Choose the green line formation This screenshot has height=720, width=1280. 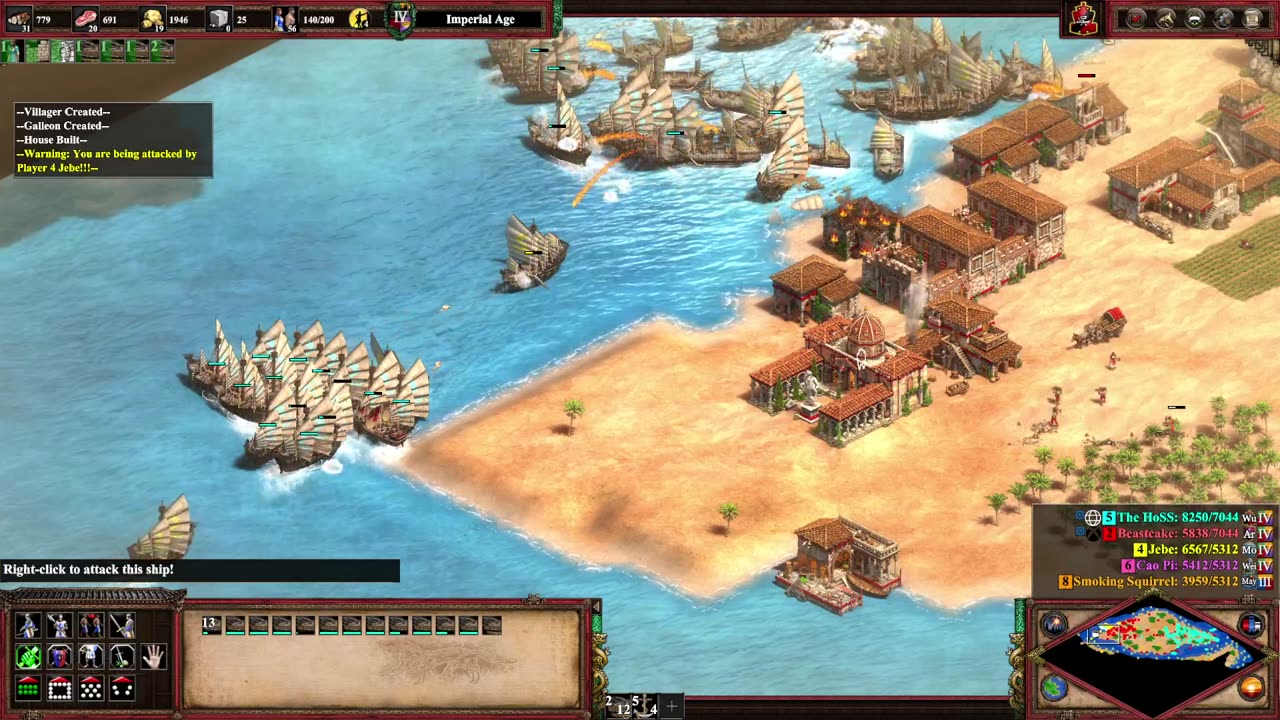tap(28, 688)
